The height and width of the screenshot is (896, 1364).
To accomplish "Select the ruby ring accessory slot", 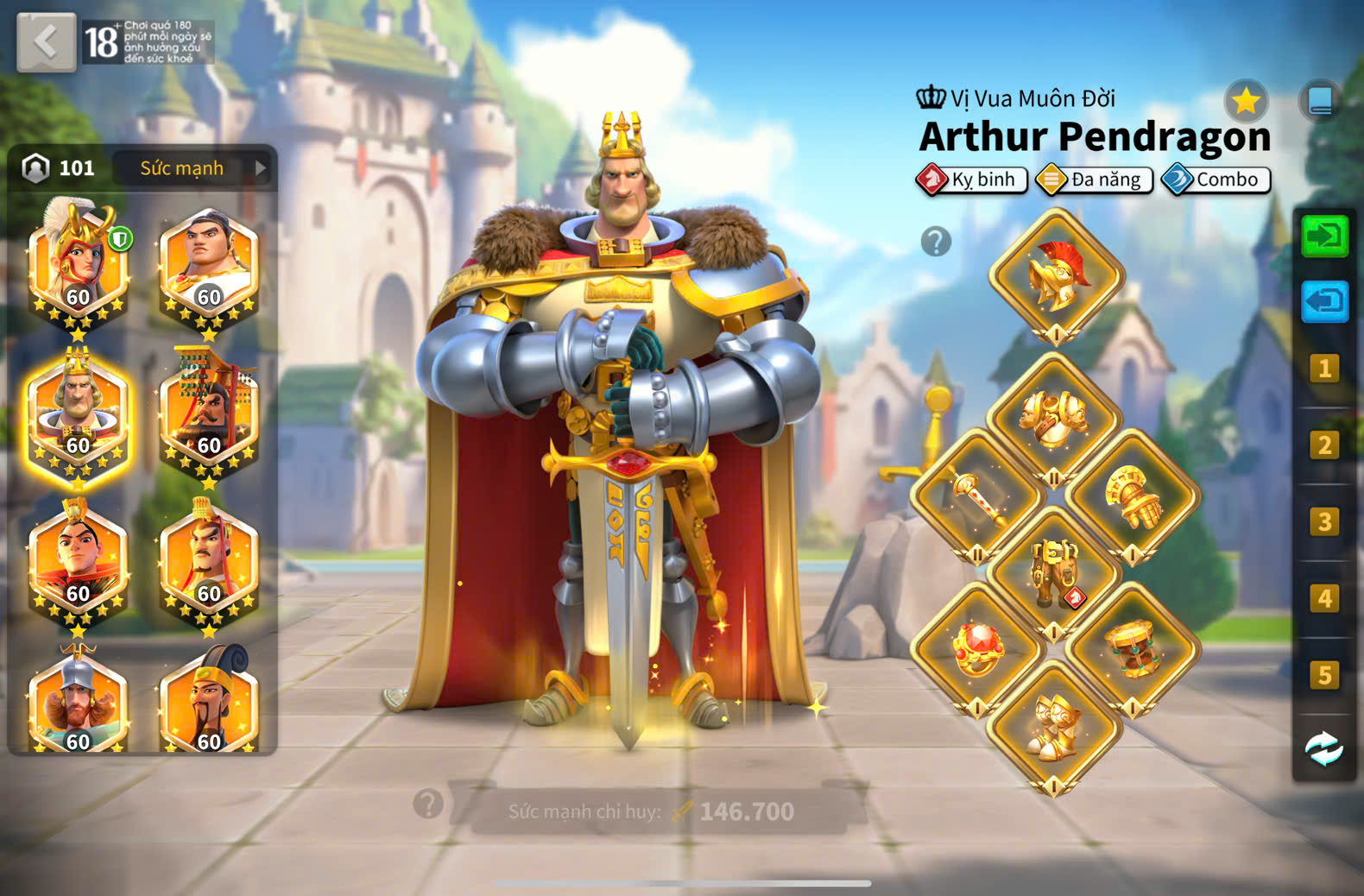I will coord(977,649).
